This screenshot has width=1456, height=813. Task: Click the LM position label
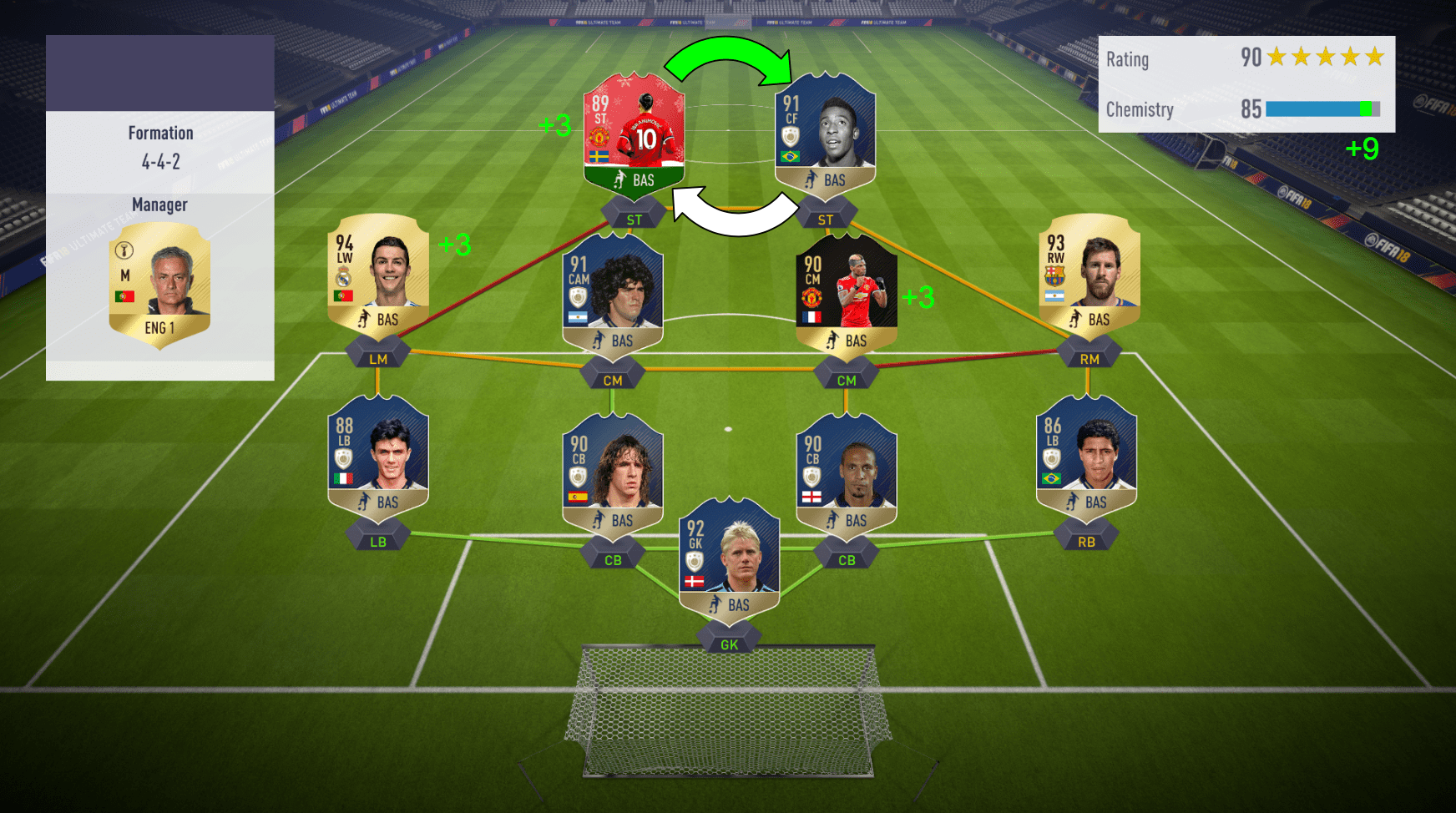[377, 357]
